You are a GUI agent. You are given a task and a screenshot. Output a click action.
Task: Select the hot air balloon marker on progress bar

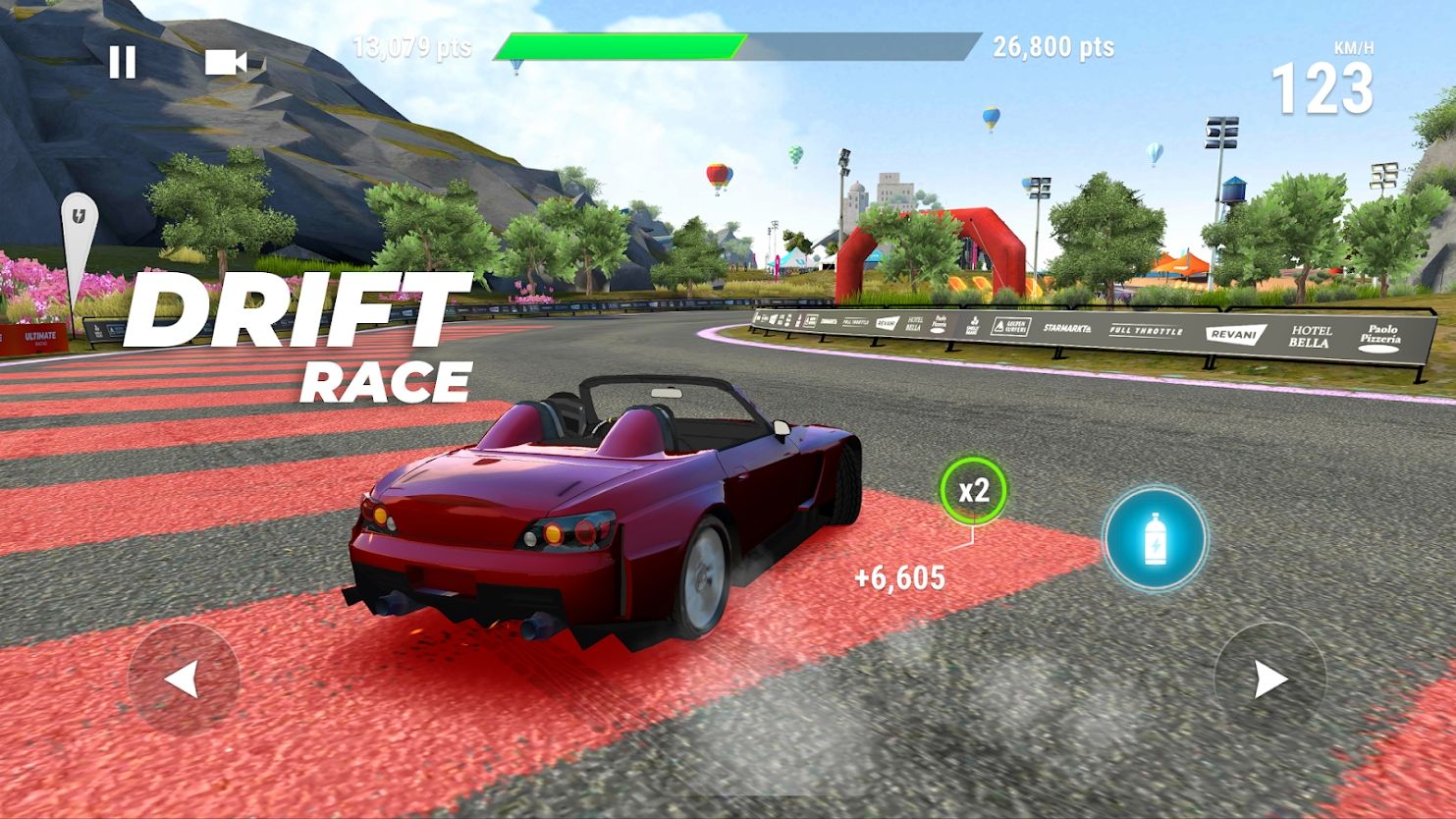coord(515,61)
